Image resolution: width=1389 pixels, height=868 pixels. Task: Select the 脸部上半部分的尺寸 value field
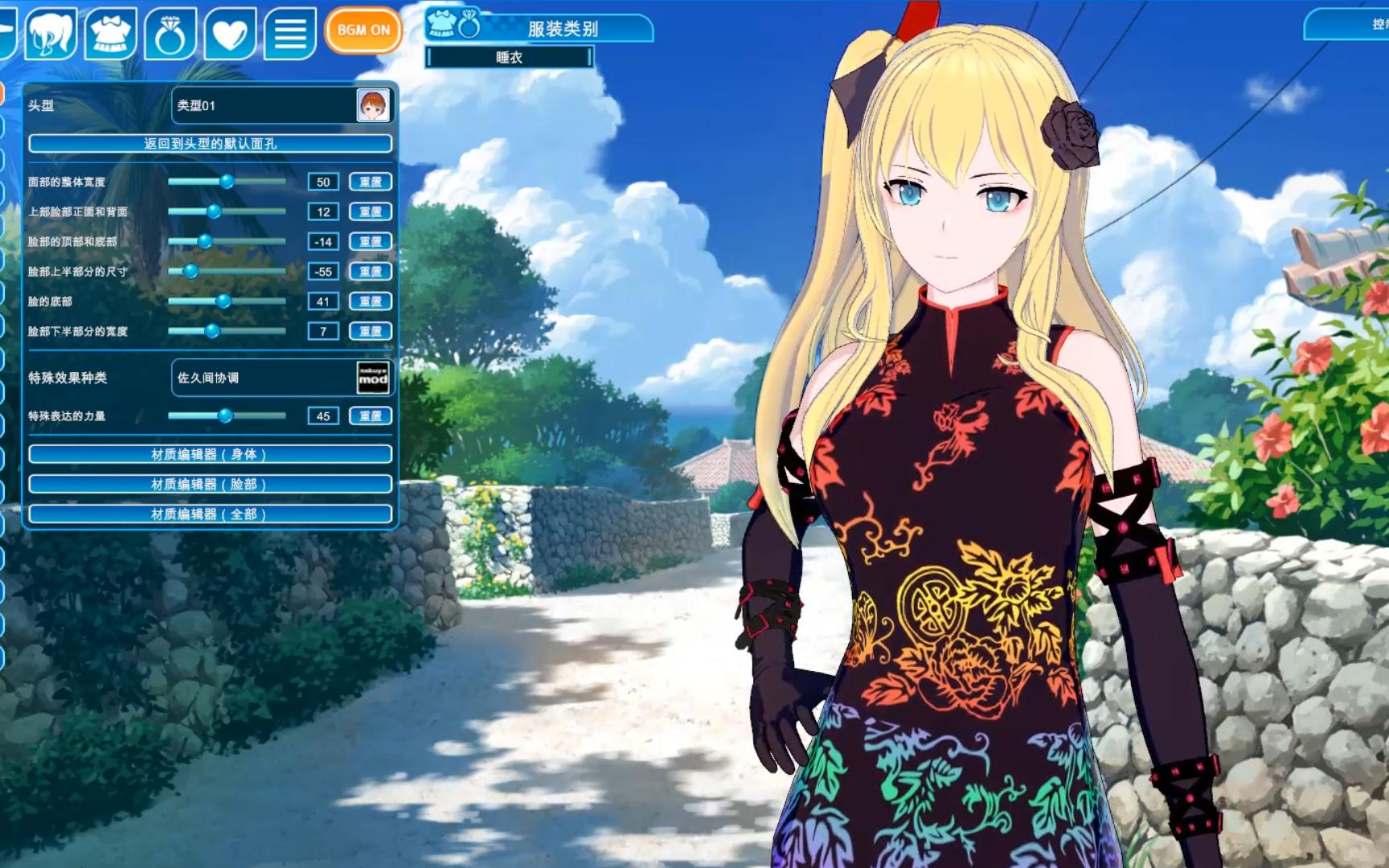point(323,272)
